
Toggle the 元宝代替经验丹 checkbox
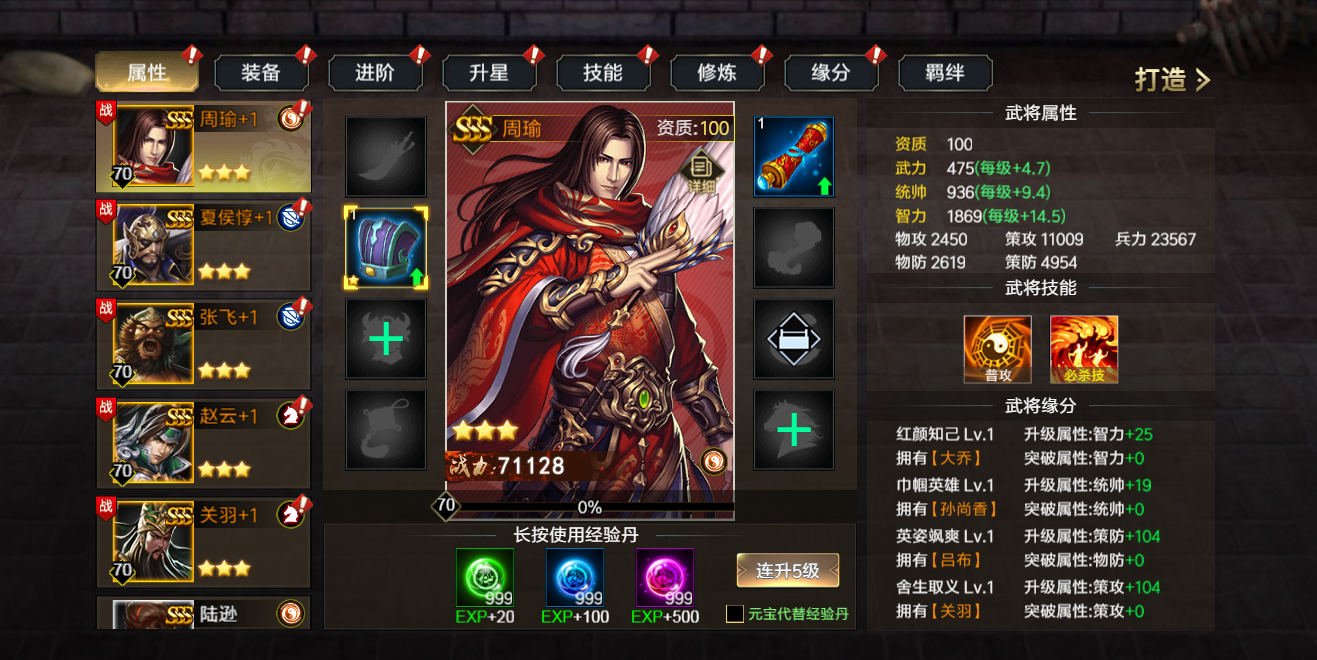pyautogui.click(x=735, y=614)
